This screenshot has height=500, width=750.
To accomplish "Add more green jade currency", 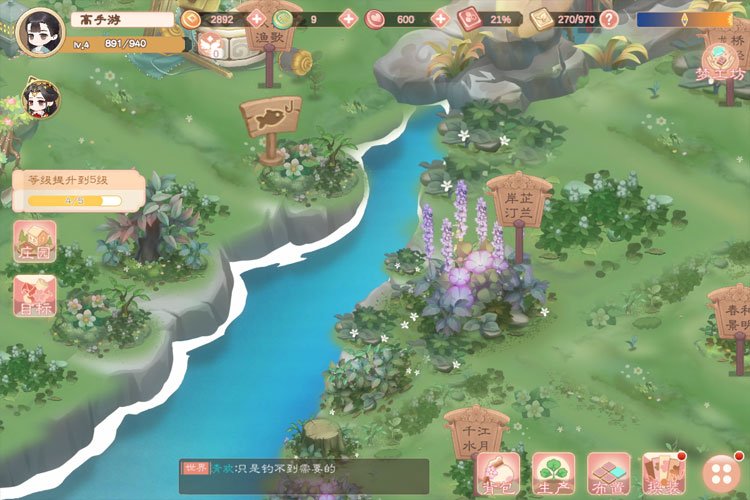I will pyautogui.click(x=347, y=19).
